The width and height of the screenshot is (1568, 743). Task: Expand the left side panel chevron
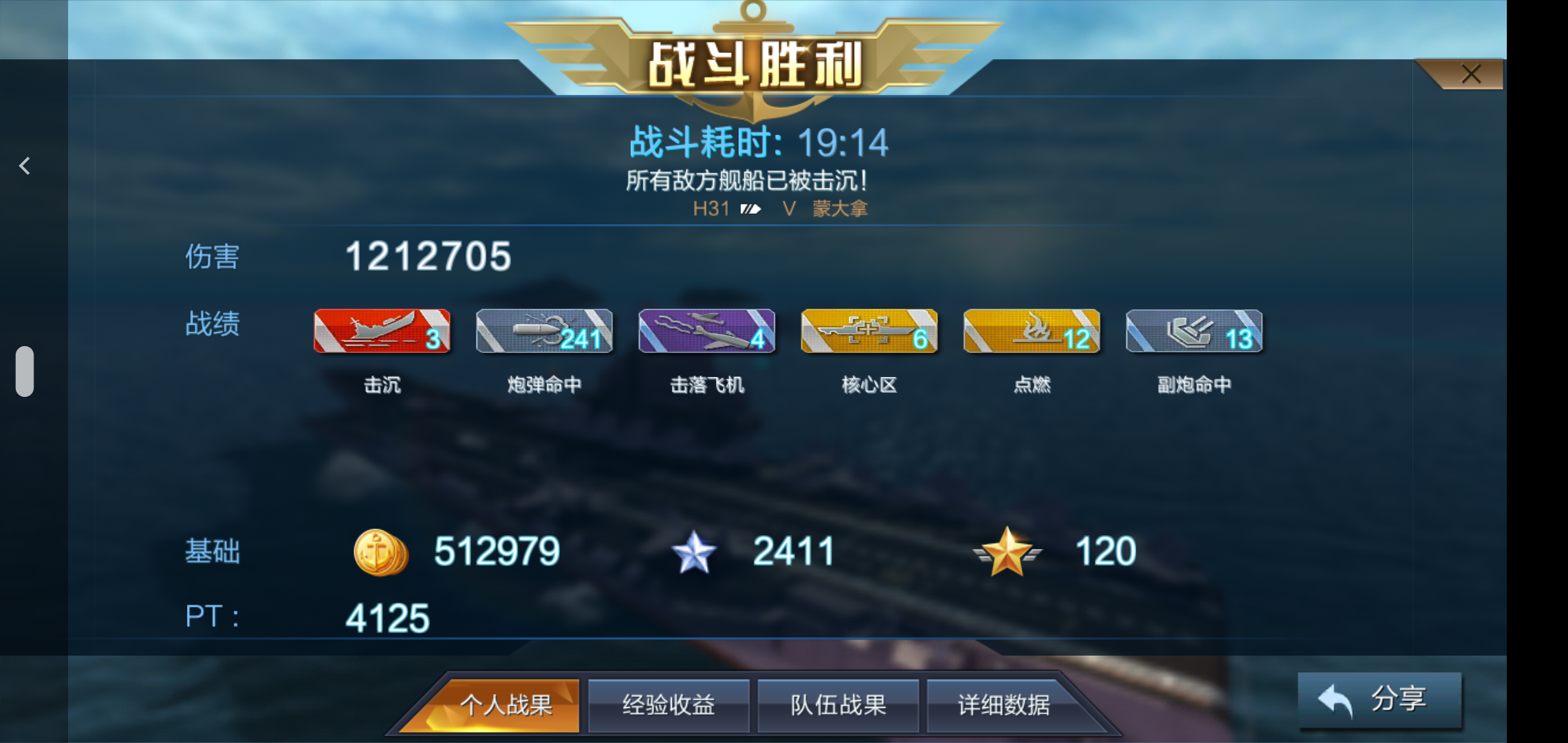[24, 165]
